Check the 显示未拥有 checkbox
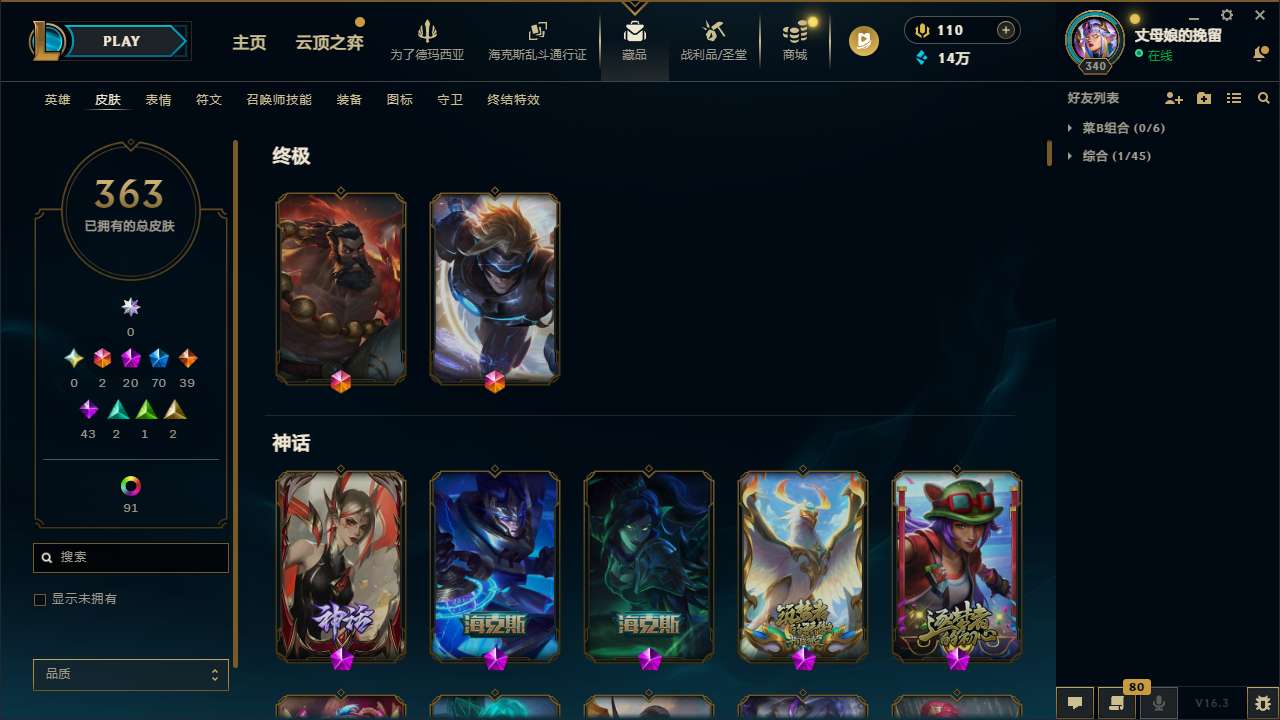Viewport: 1280px width, 720px height. pos(40,599)
